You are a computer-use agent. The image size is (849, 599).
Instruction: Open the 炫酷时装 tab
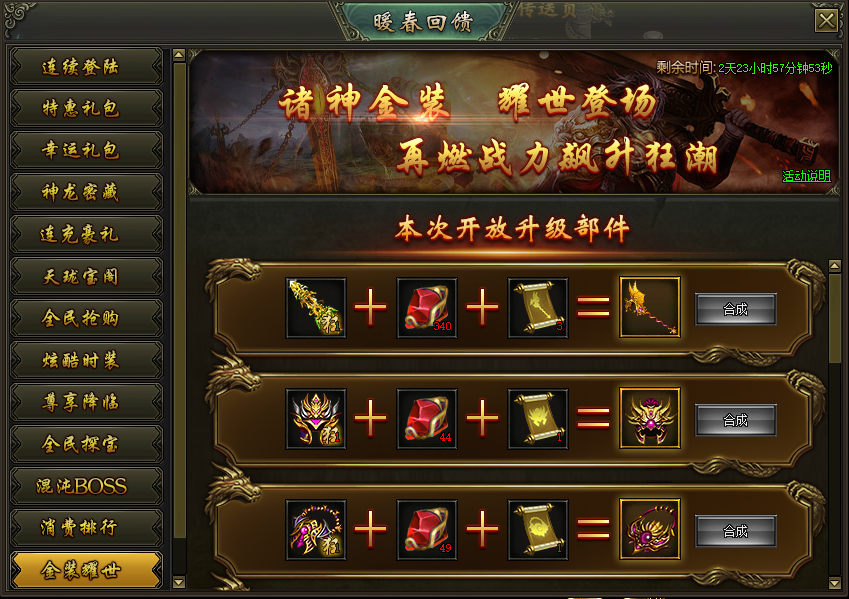tap(85, 360)
